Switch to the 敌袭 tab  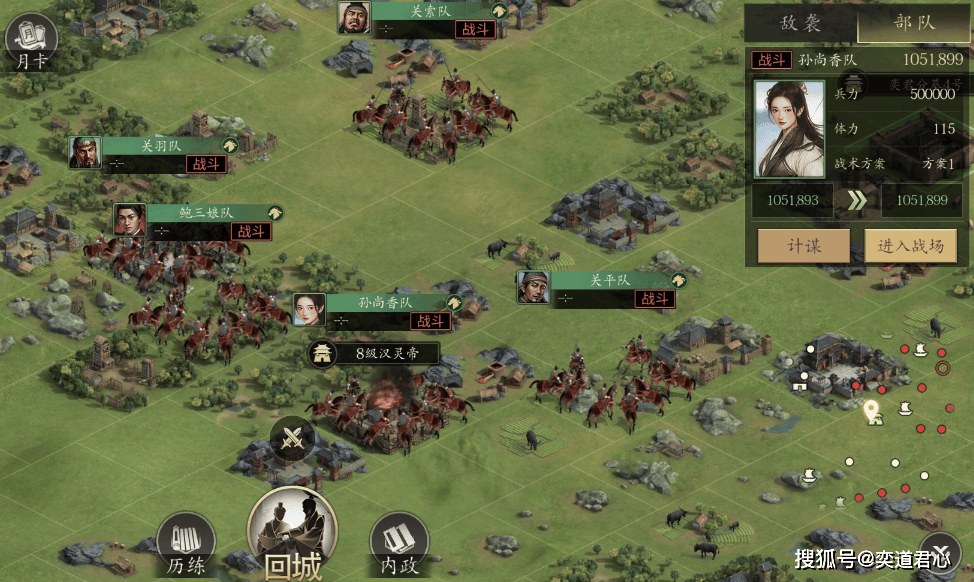(x=800, y=23)
